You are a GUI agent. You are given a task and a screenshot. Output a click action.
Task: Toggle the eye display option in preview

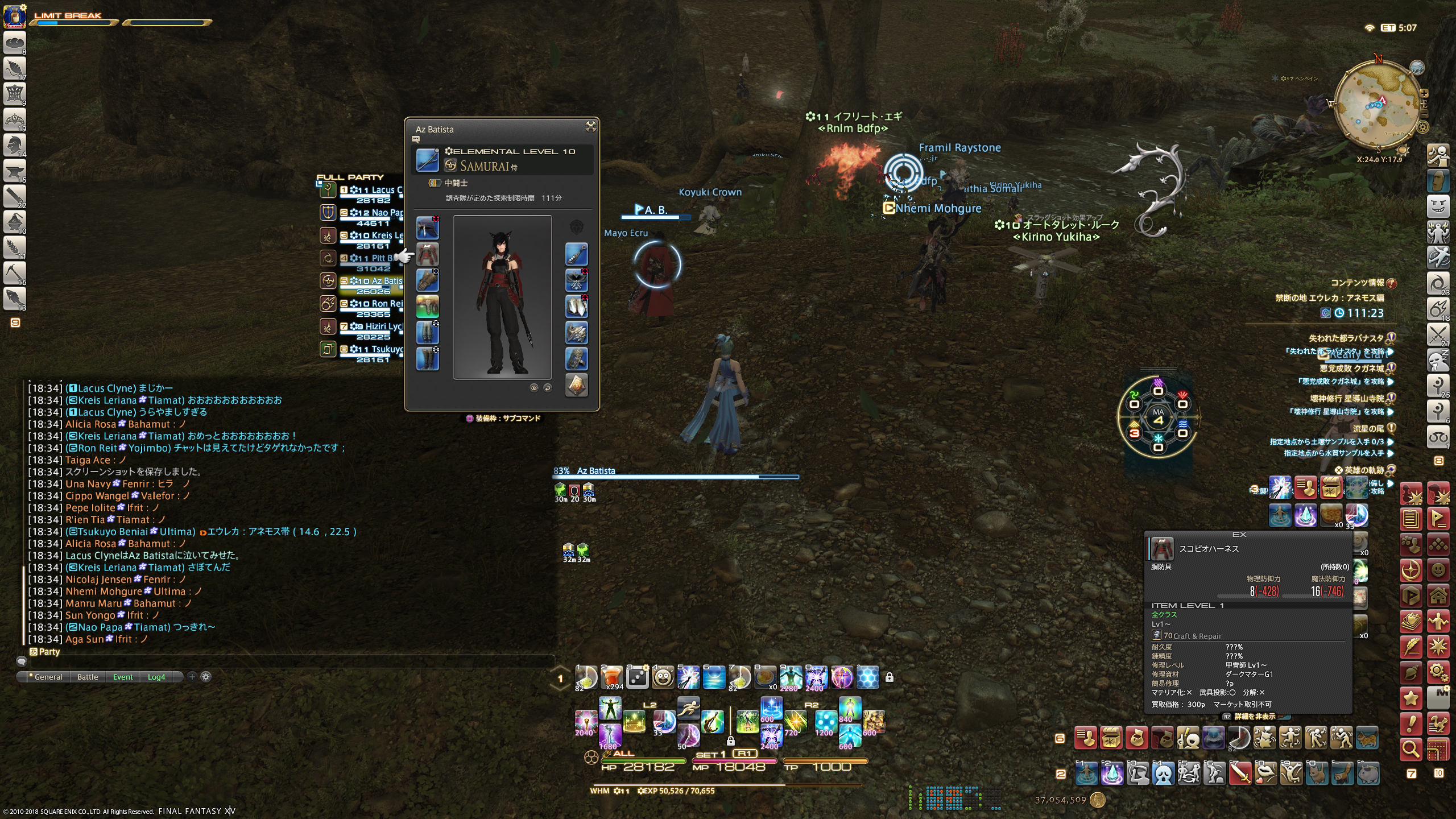(x=533, y=388)
